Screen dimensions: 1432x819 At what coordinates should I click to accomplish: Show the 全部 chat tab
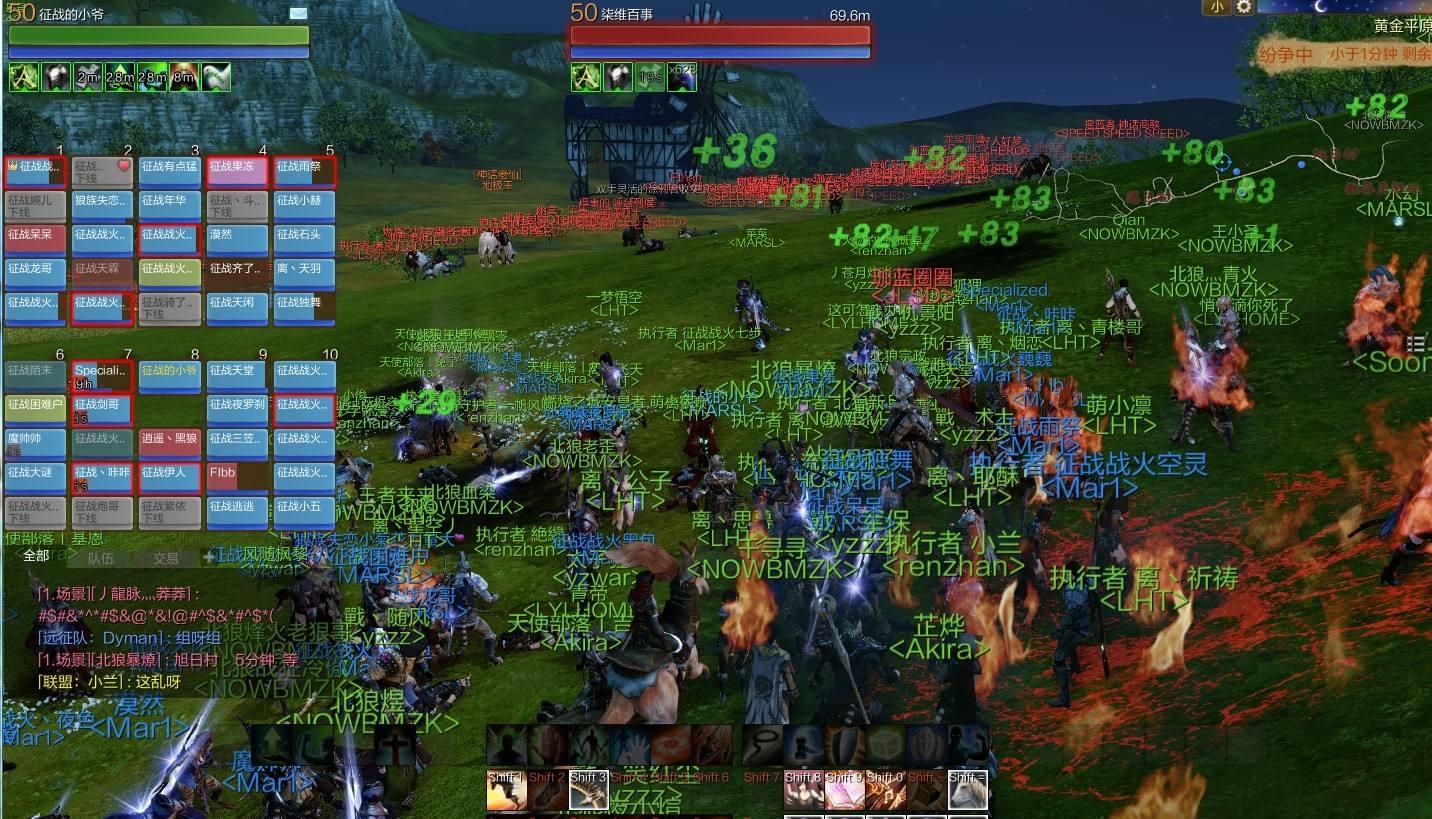35,556
